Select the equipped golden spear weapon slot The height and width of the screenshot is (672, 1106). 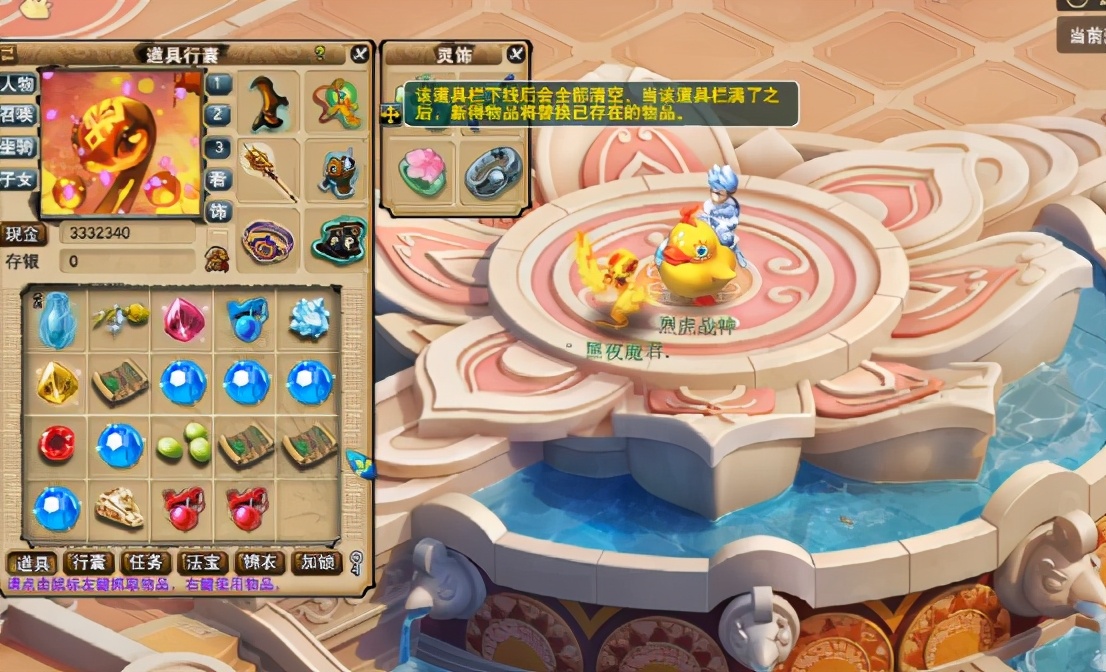[x=268, y=169]
